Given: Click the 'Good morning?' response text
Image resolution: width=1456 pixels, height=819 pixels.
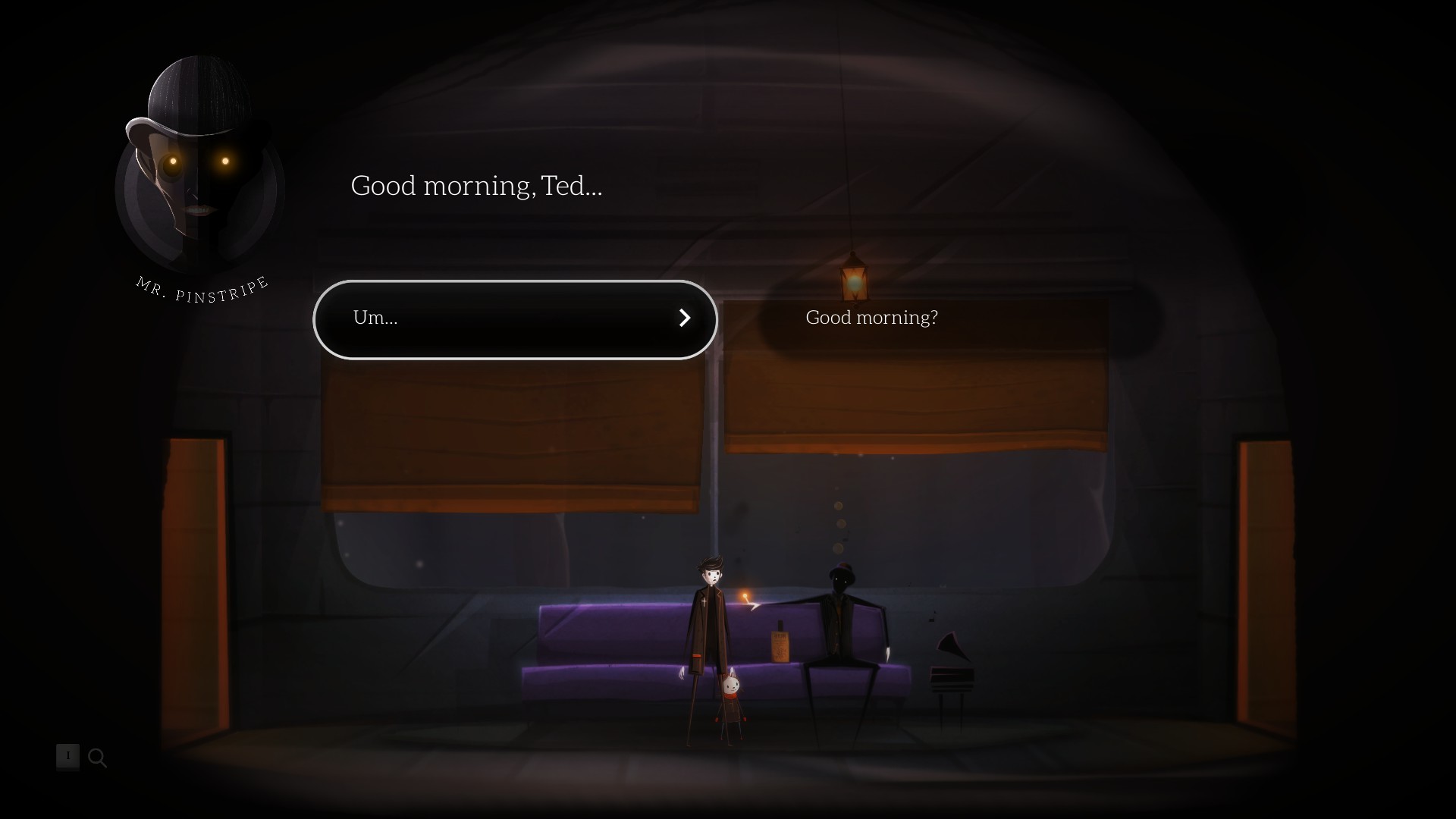Looking at the screenshot, I should pyautogui.click(x=871, y=318).
